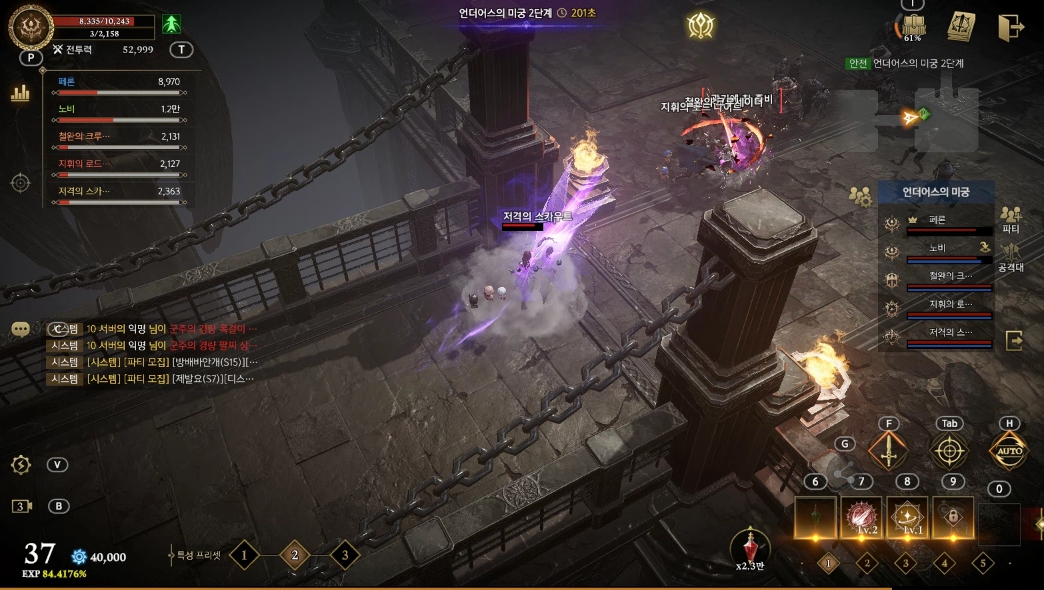Image resolution: width=1044 pixels, height=590 pixels.
Task: Switch to the 공격대 tab
Action: pyautogui.click(x=1010, y=256)
